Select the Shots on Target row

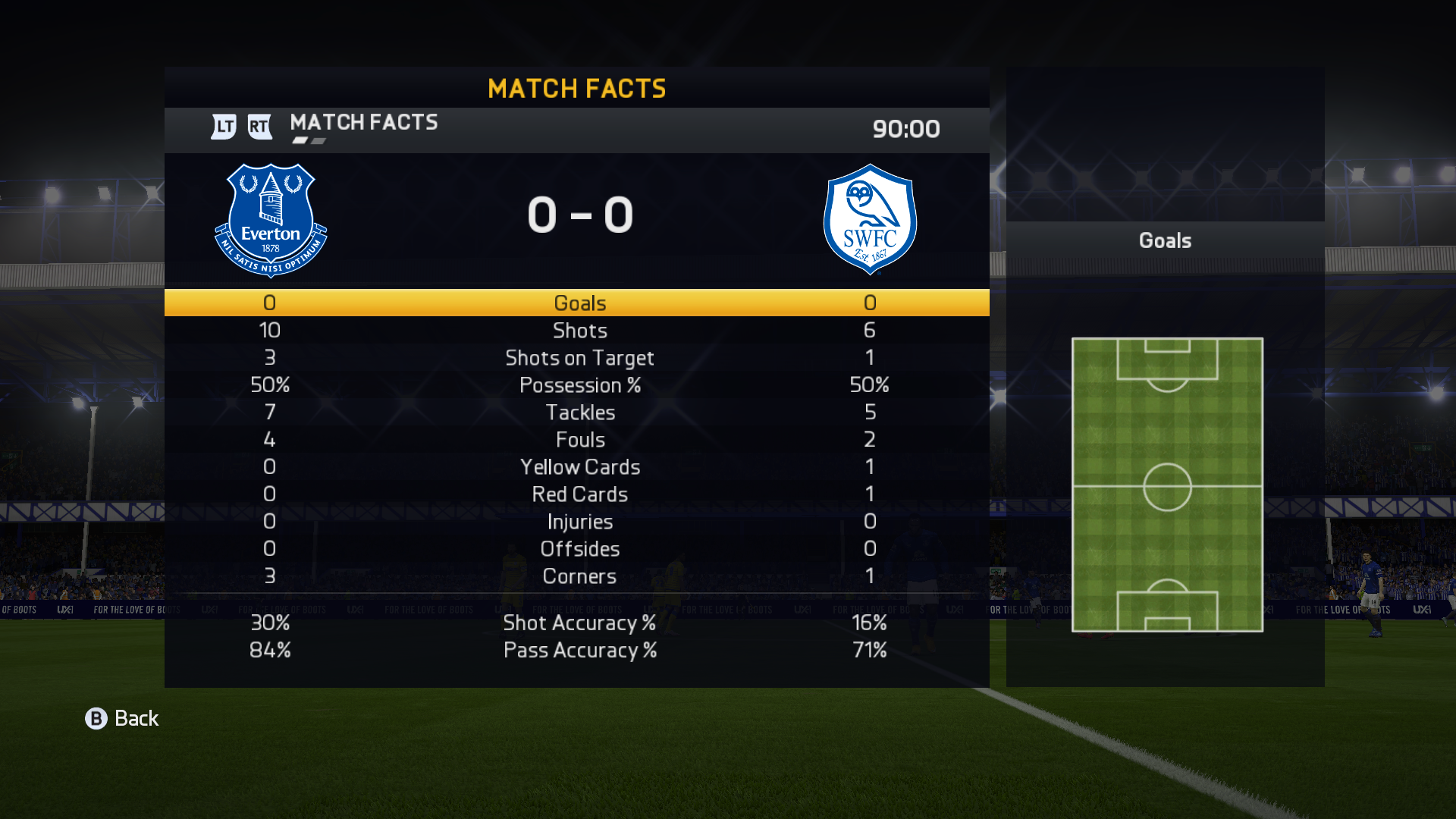[579, 357]
